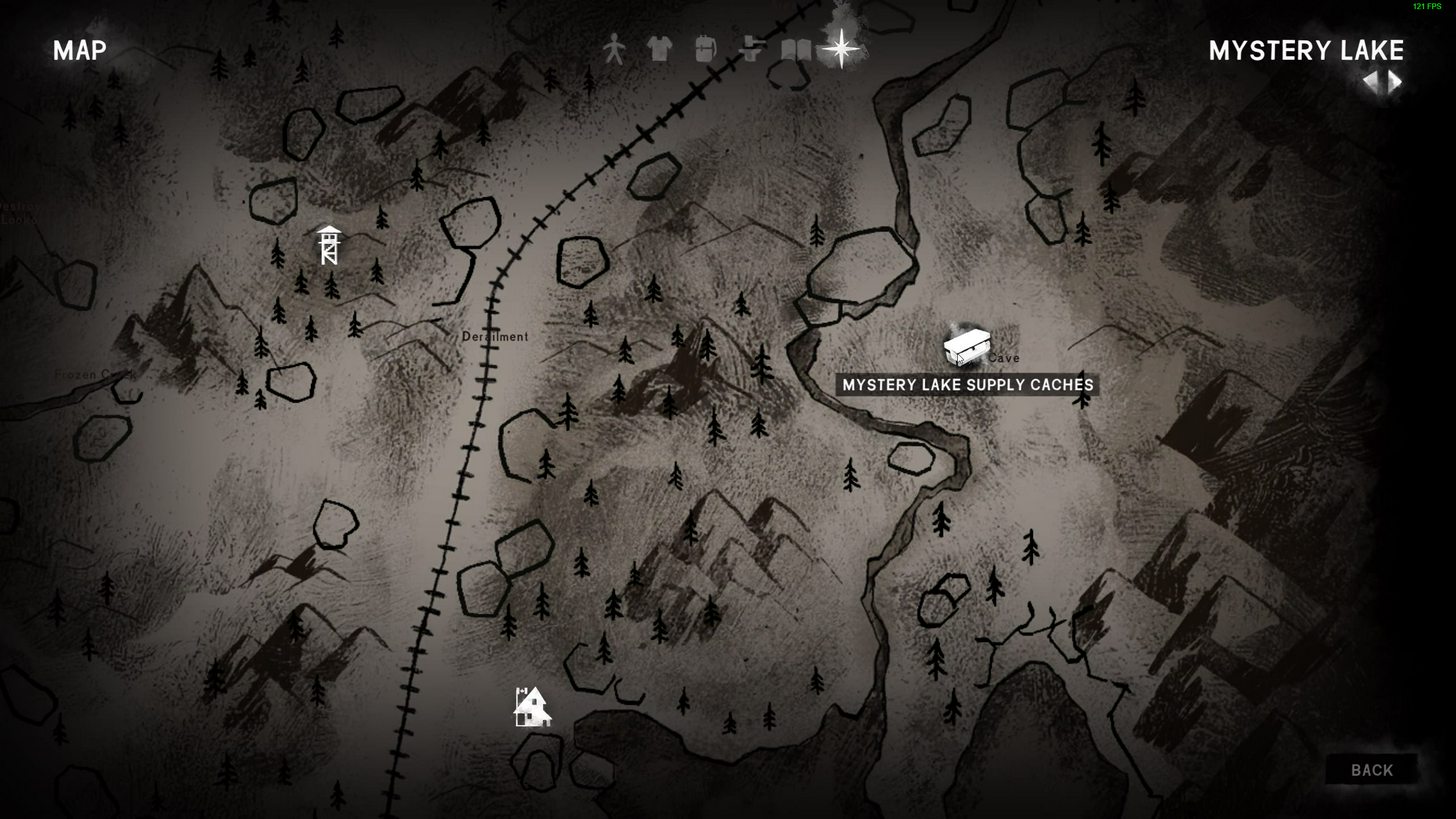
Task: Select the Mystery Lake supply cache marker
Action: coord(965,348)
